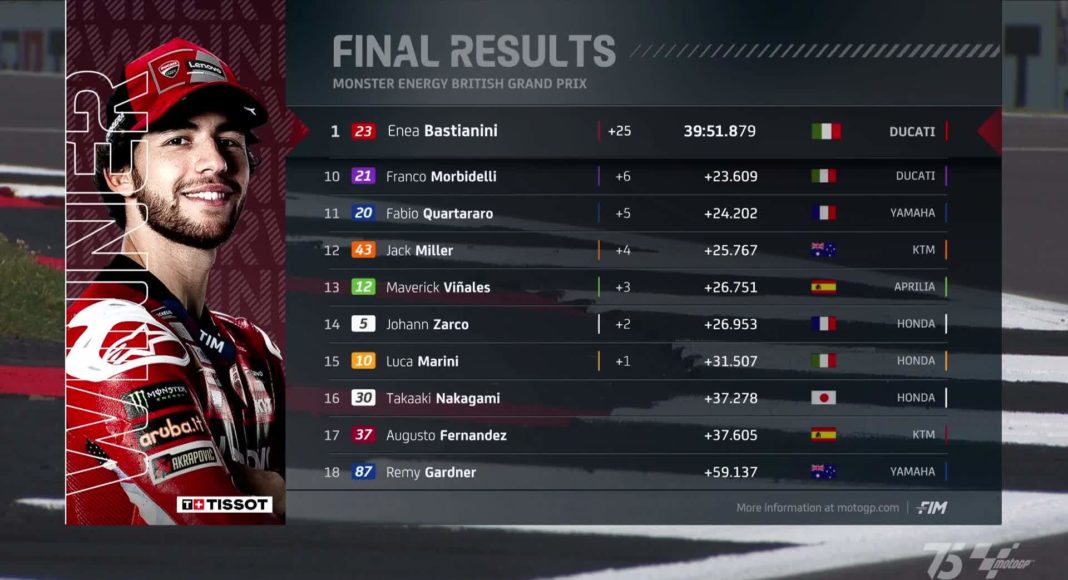
Task: Select Luca Marini in the standings
Action: (x=640, y=361)
